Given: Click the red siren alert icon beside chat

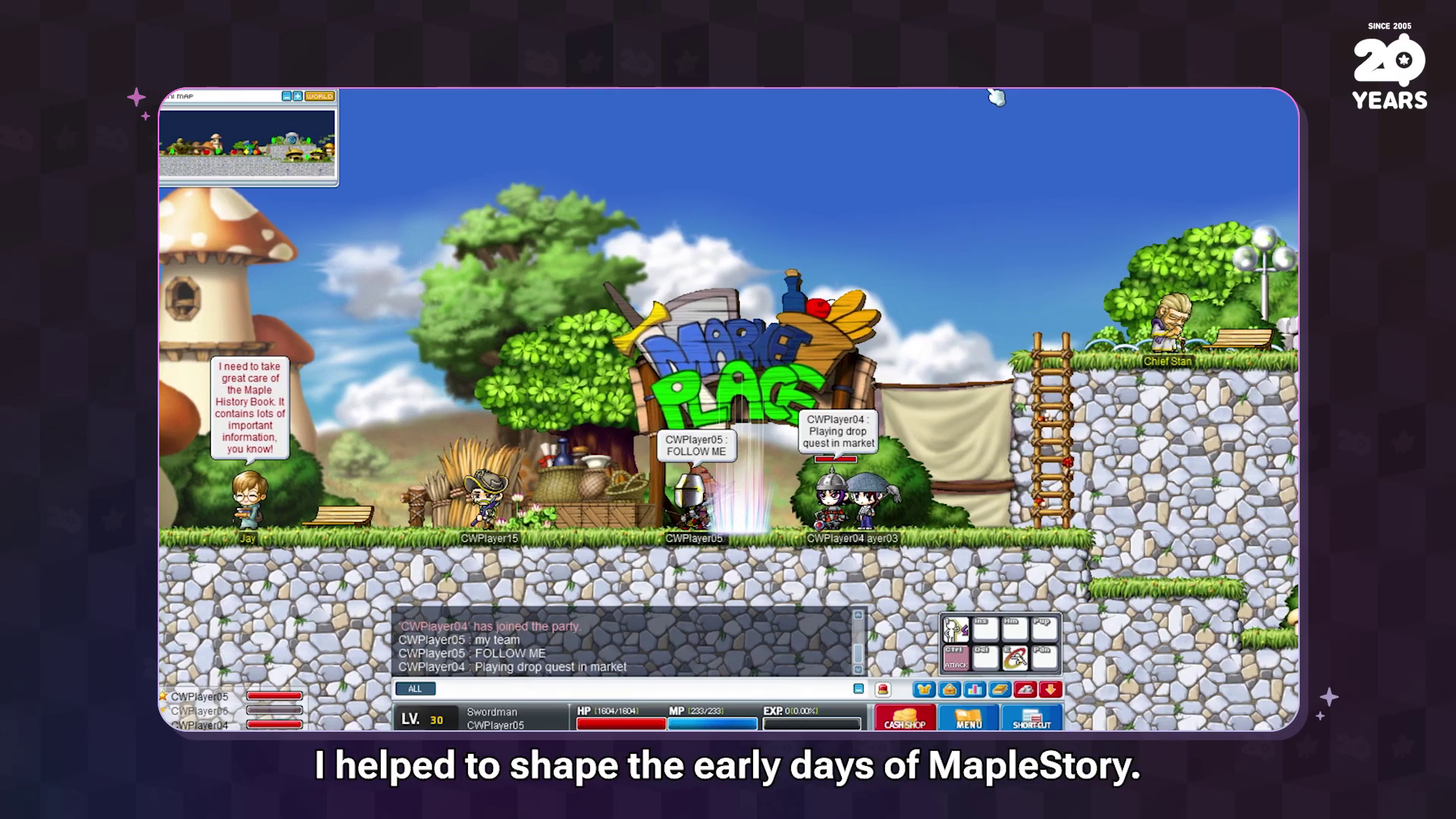Looking at the screenshot, I should coord(882,689).
